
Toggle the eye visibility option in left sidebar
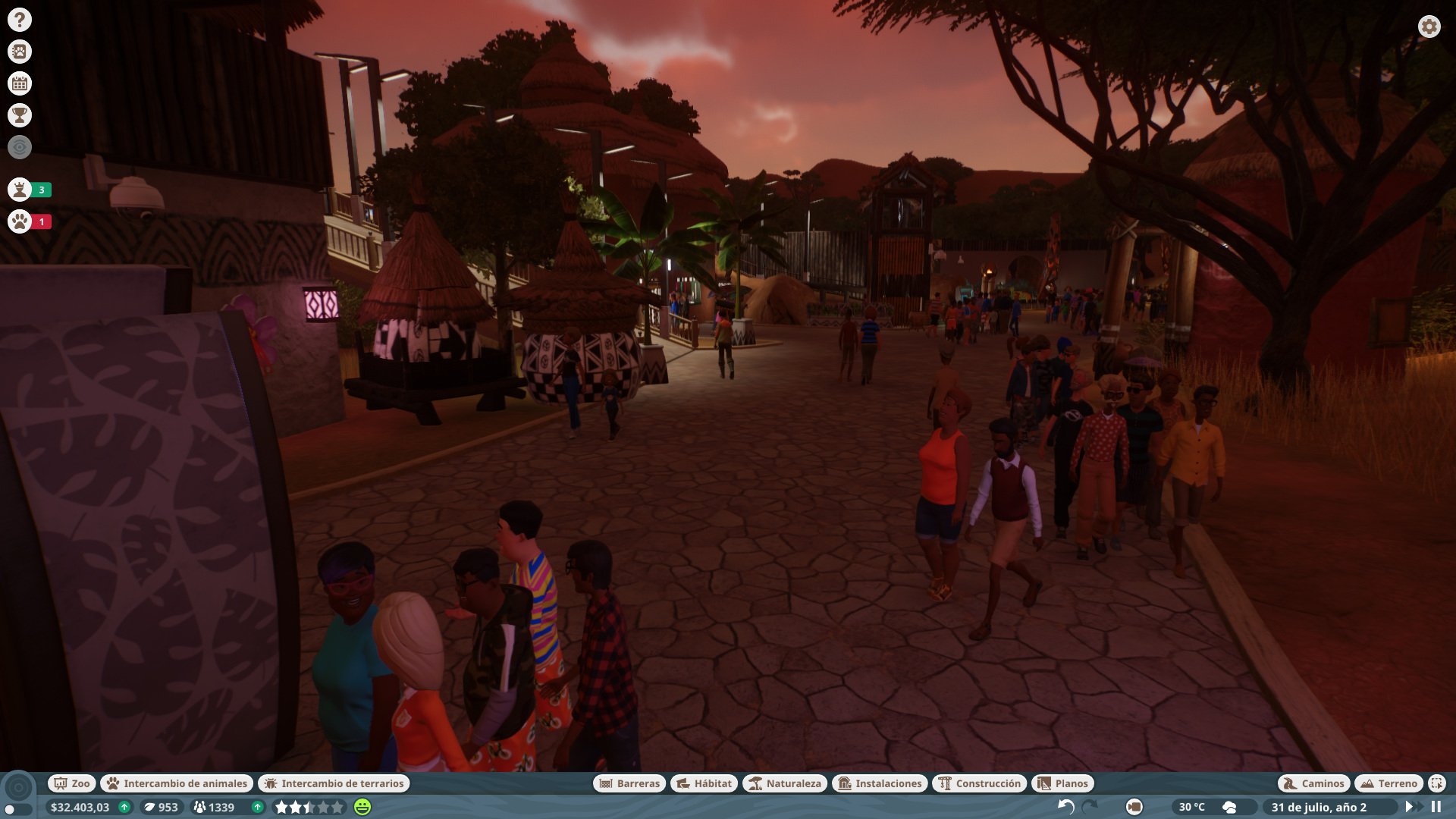(x=20, y=148)
